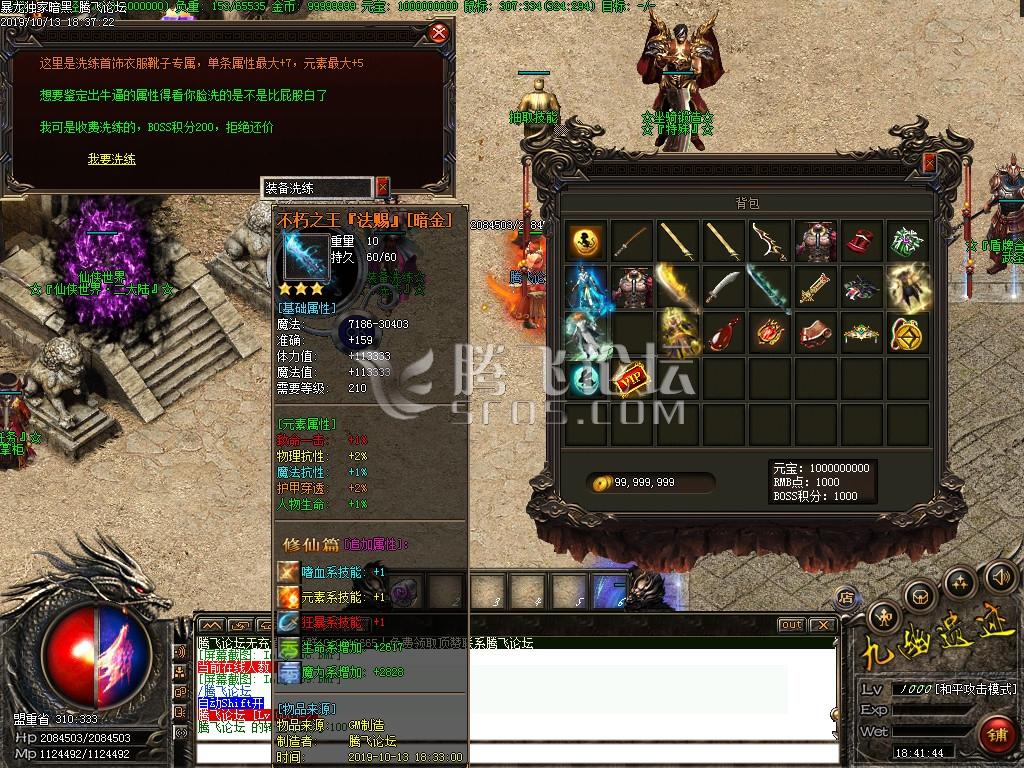Viewport: 1024px width, 768px height.
Task: Click the red 铺 stall button
Action: coord(996,734)
